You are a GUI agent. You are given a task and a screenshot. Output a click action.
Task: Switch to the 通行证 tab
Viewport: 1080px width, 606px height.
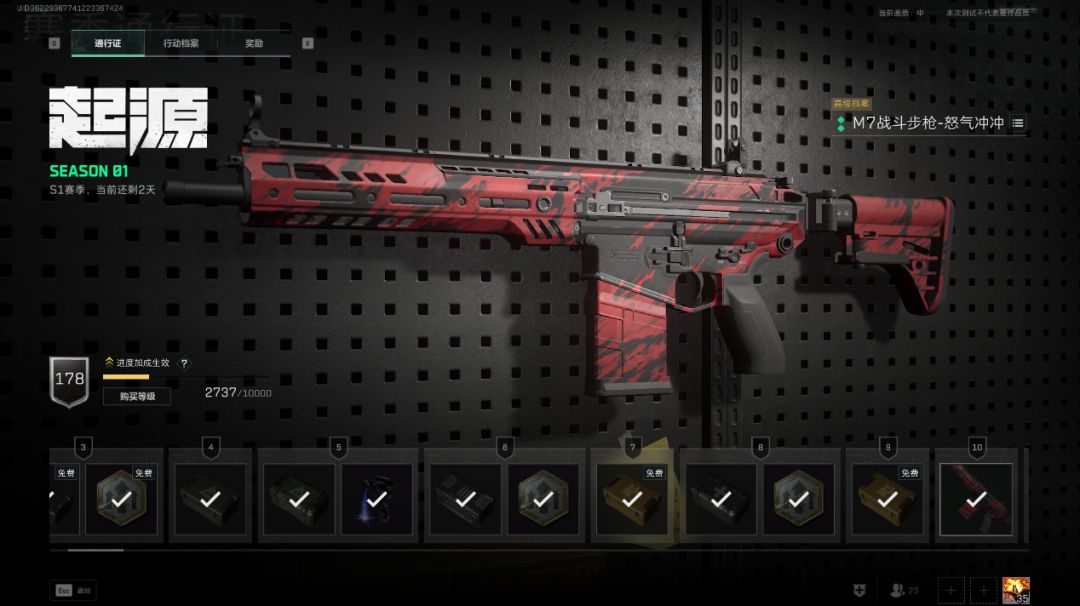pos(107,44)
